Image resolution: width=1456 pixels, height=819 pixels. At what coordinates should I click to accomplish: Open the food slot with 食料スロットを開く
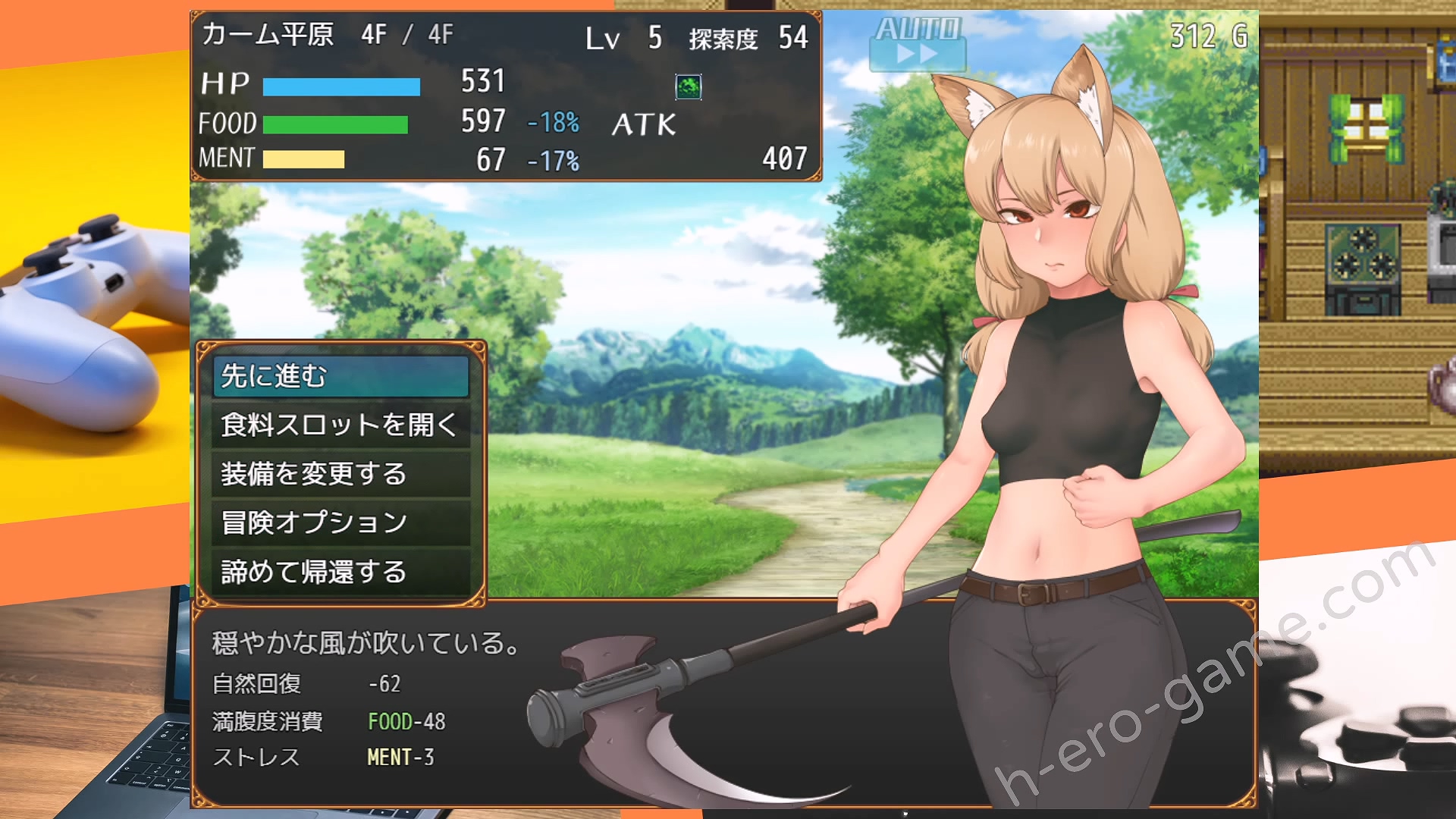click(x=340, y=425)
